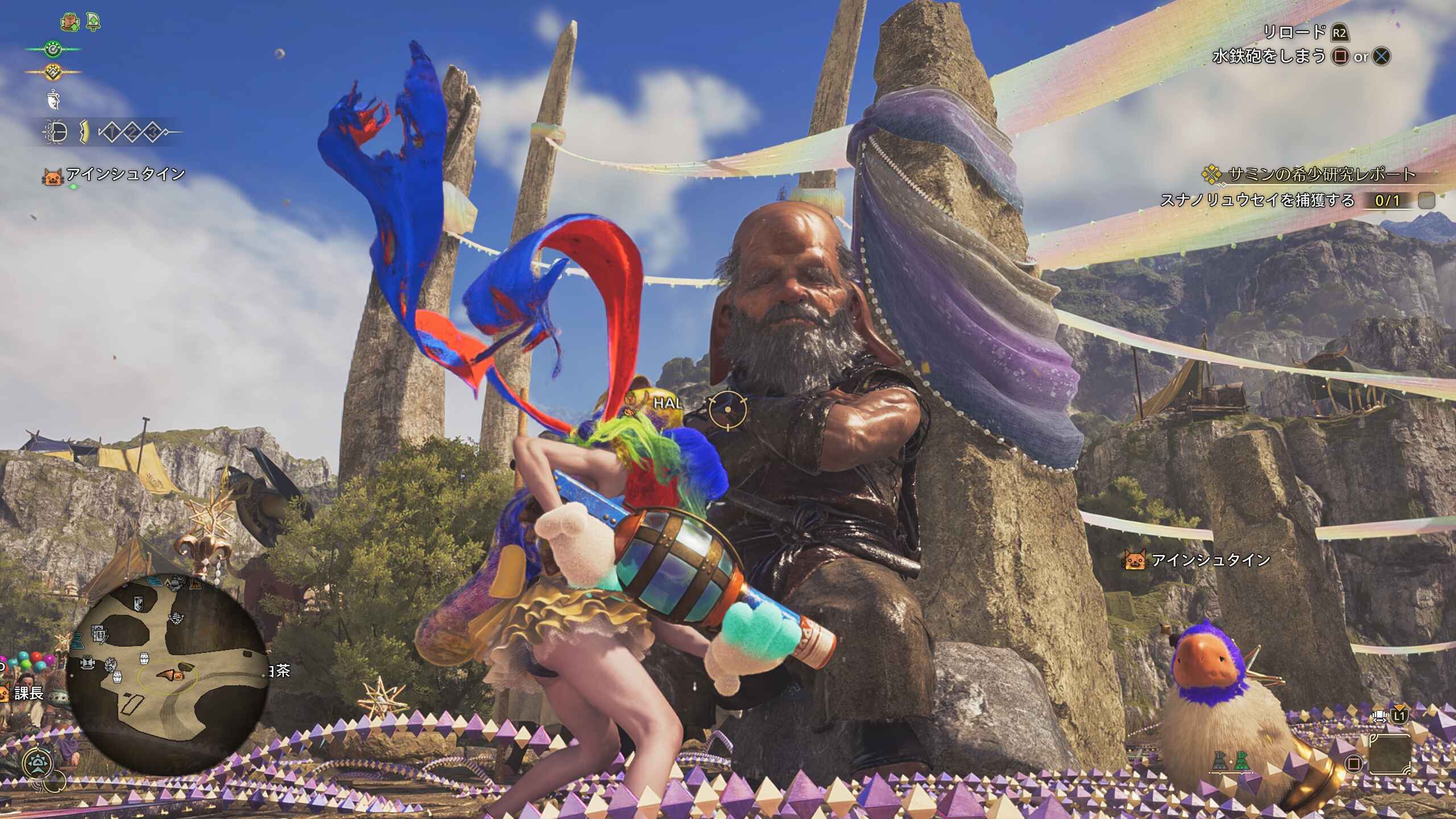Image resolution: width=1456 pixels, height=819 pixels.
Task: Select the white armor charm status icon
Action: coord(53,101)
